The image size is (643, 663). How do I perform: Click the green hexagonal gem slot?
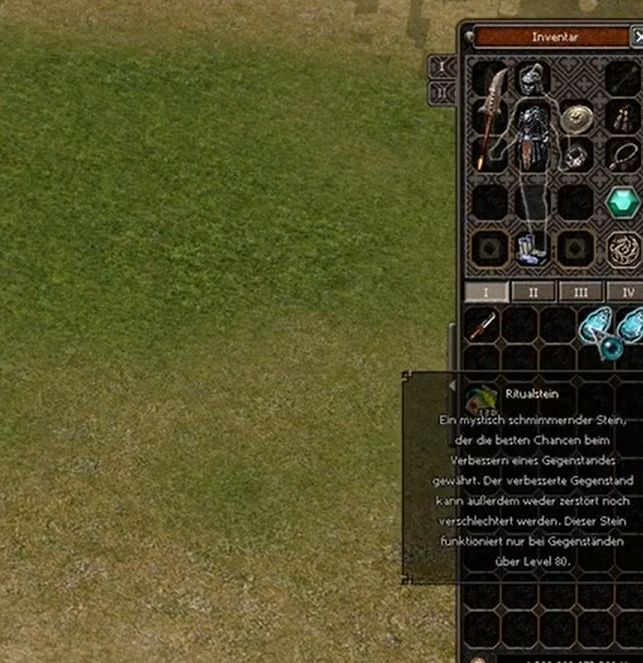(x=622, y=202)
